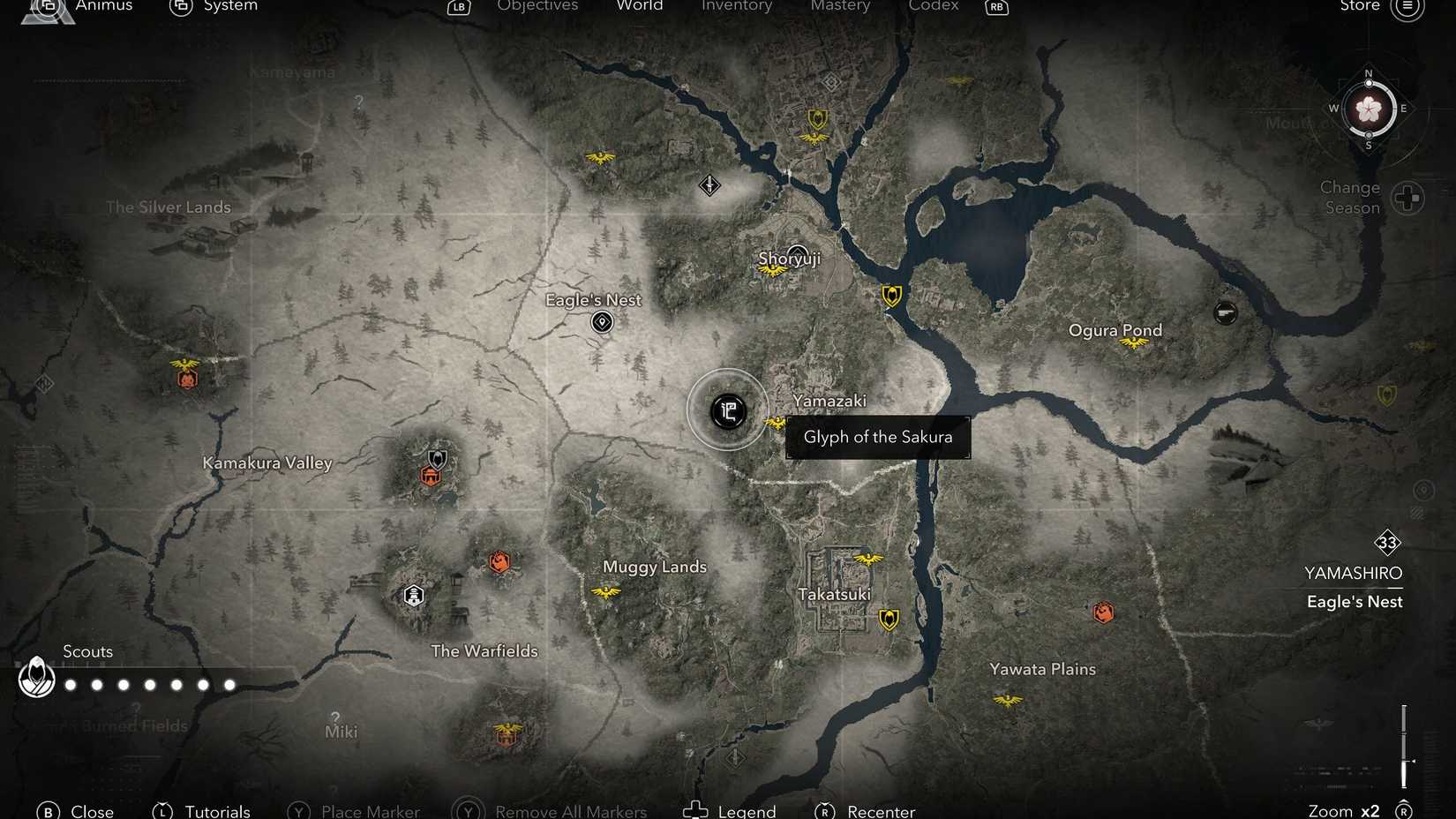Click the dark fast travel icon near Ogura Pond

pos(1226,312)
